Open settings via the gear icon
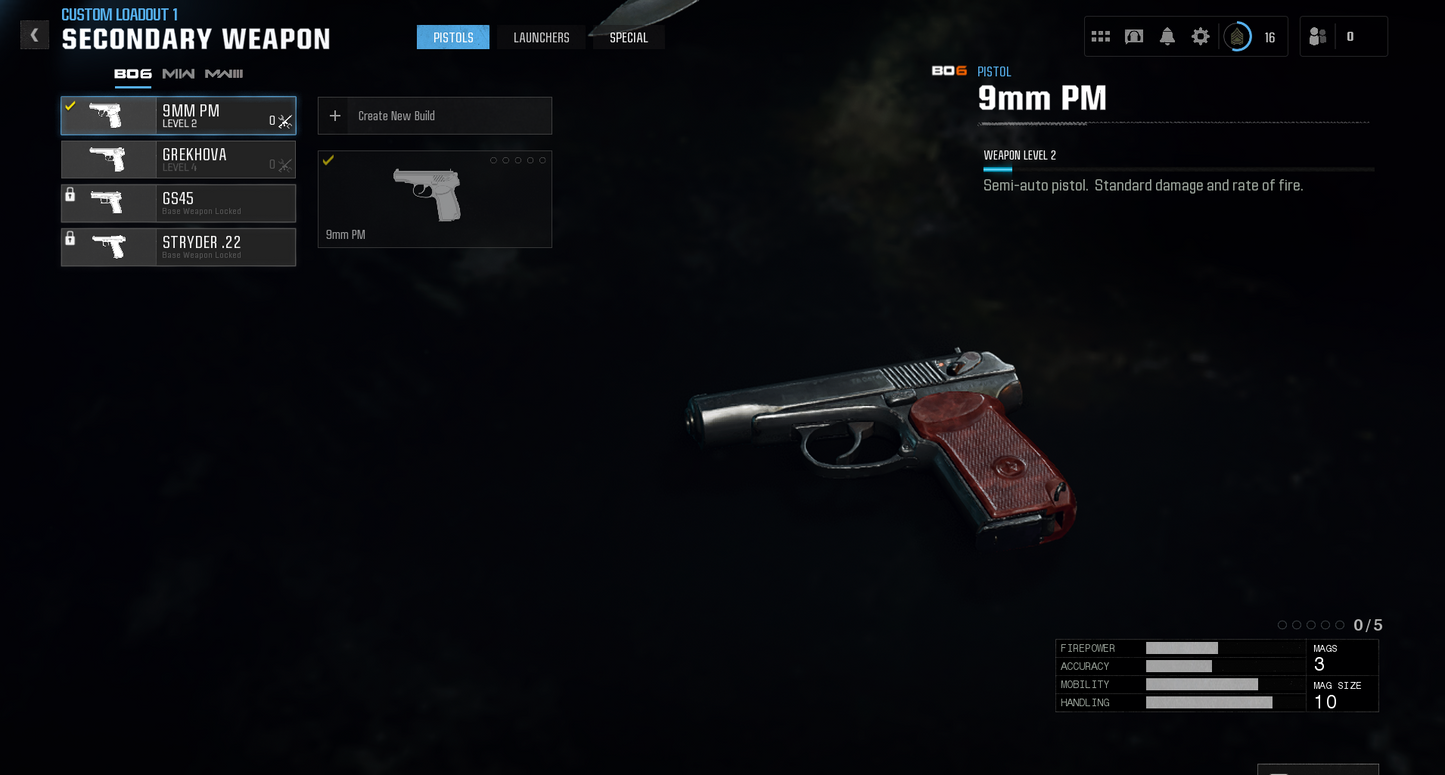The width and height of the screenshot is (1445, 775). (1200, 37)
